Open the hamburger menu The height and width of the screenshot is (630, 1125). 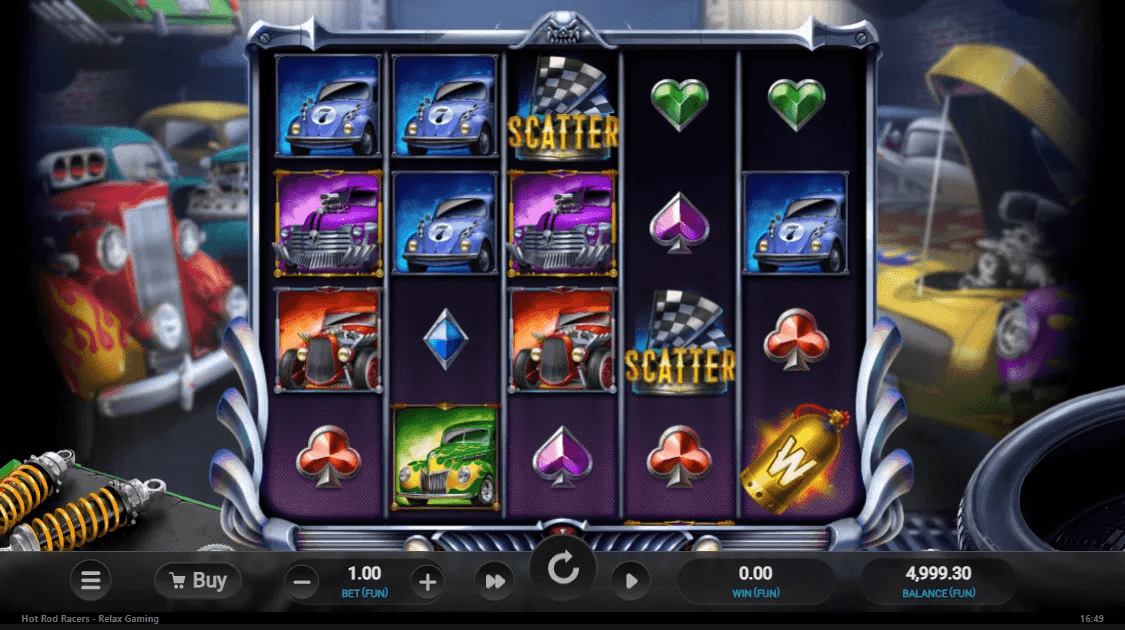pyautogui.click(x=91, y=580)
